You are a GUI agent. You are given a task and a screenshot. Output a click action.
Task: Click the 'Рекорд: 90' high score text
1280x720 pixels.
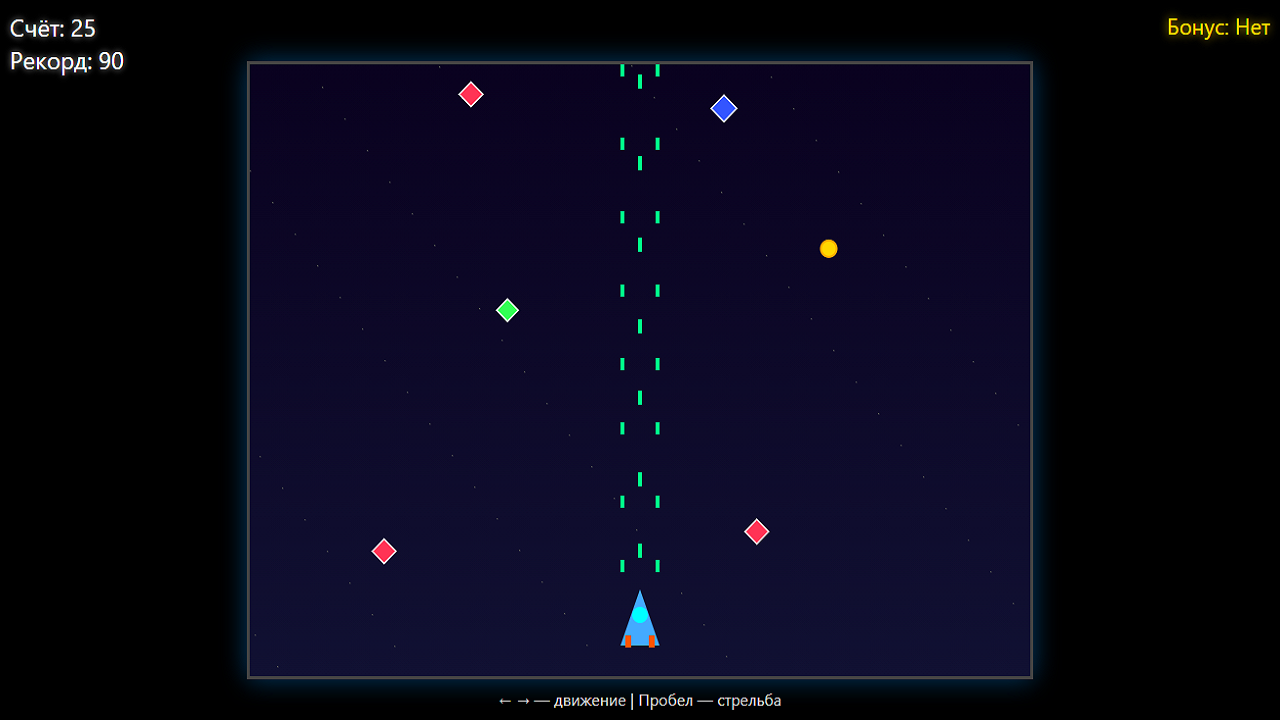[65, 61]
